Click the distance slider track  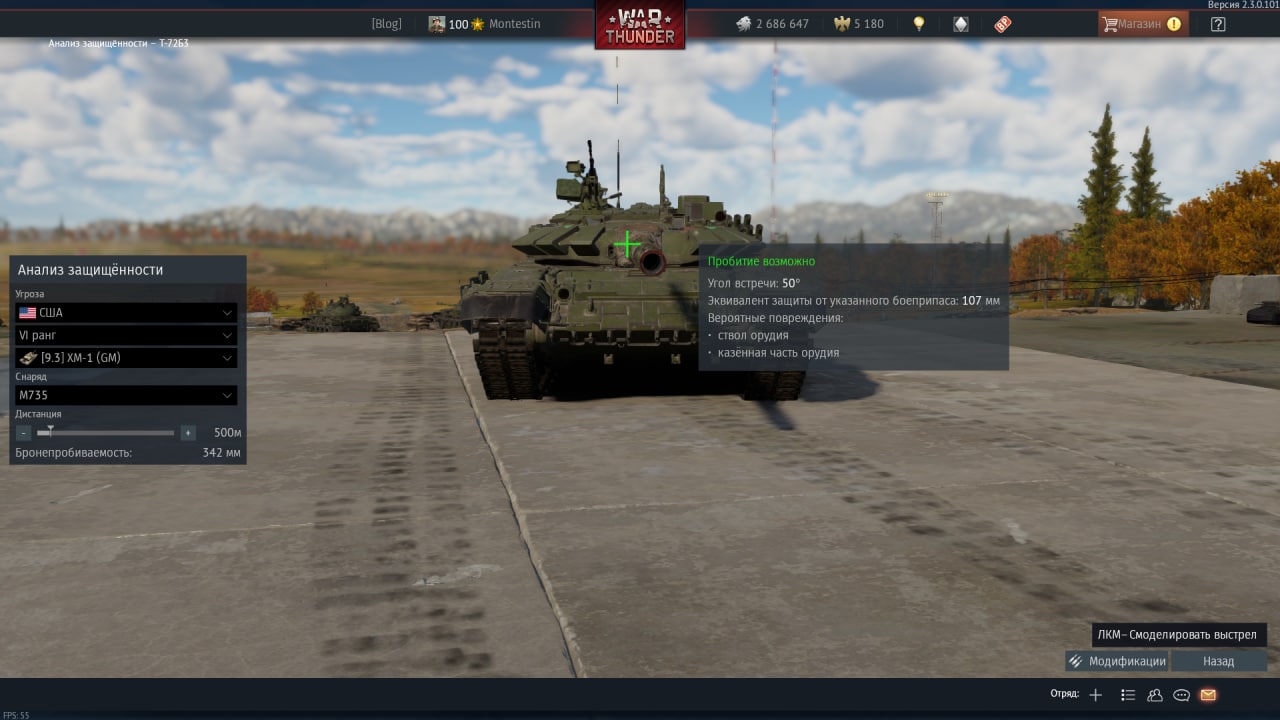(110, 433)
